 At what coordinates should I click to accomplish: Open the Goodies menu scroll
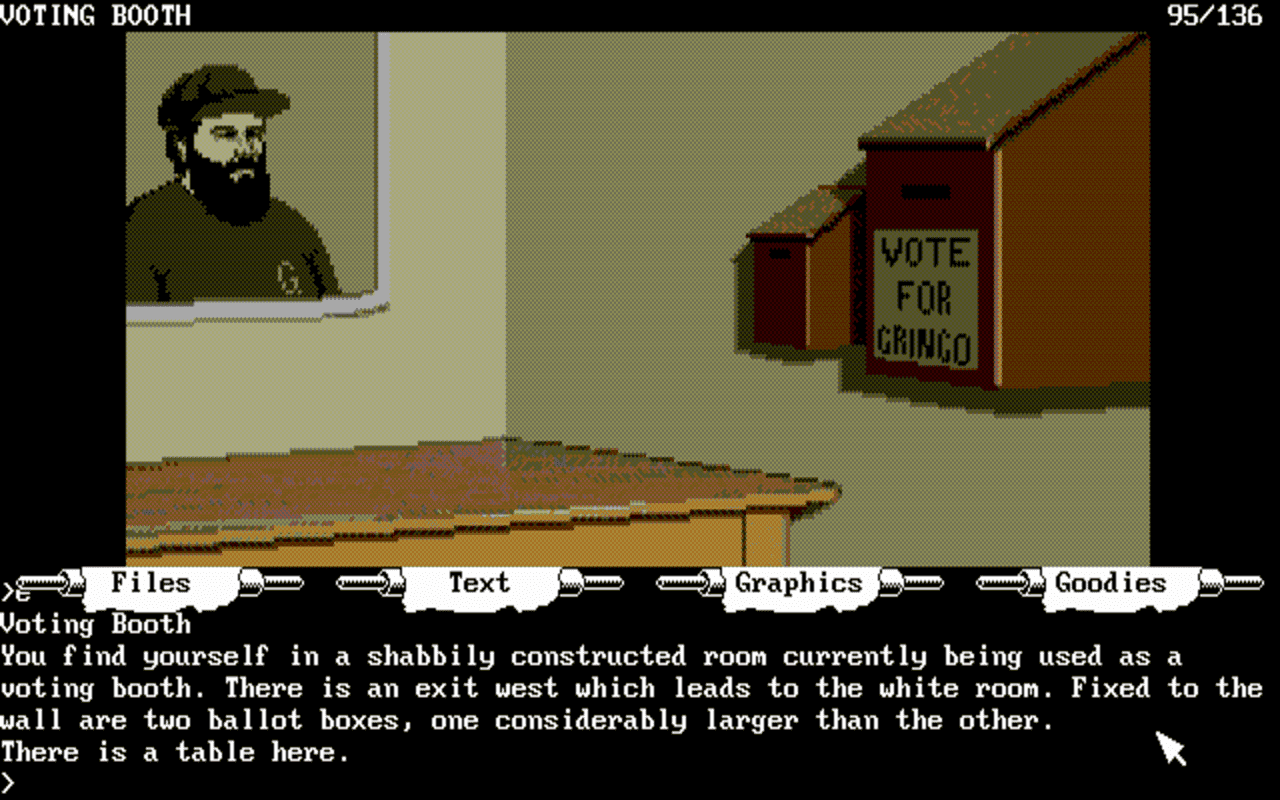click(1110, 583)
